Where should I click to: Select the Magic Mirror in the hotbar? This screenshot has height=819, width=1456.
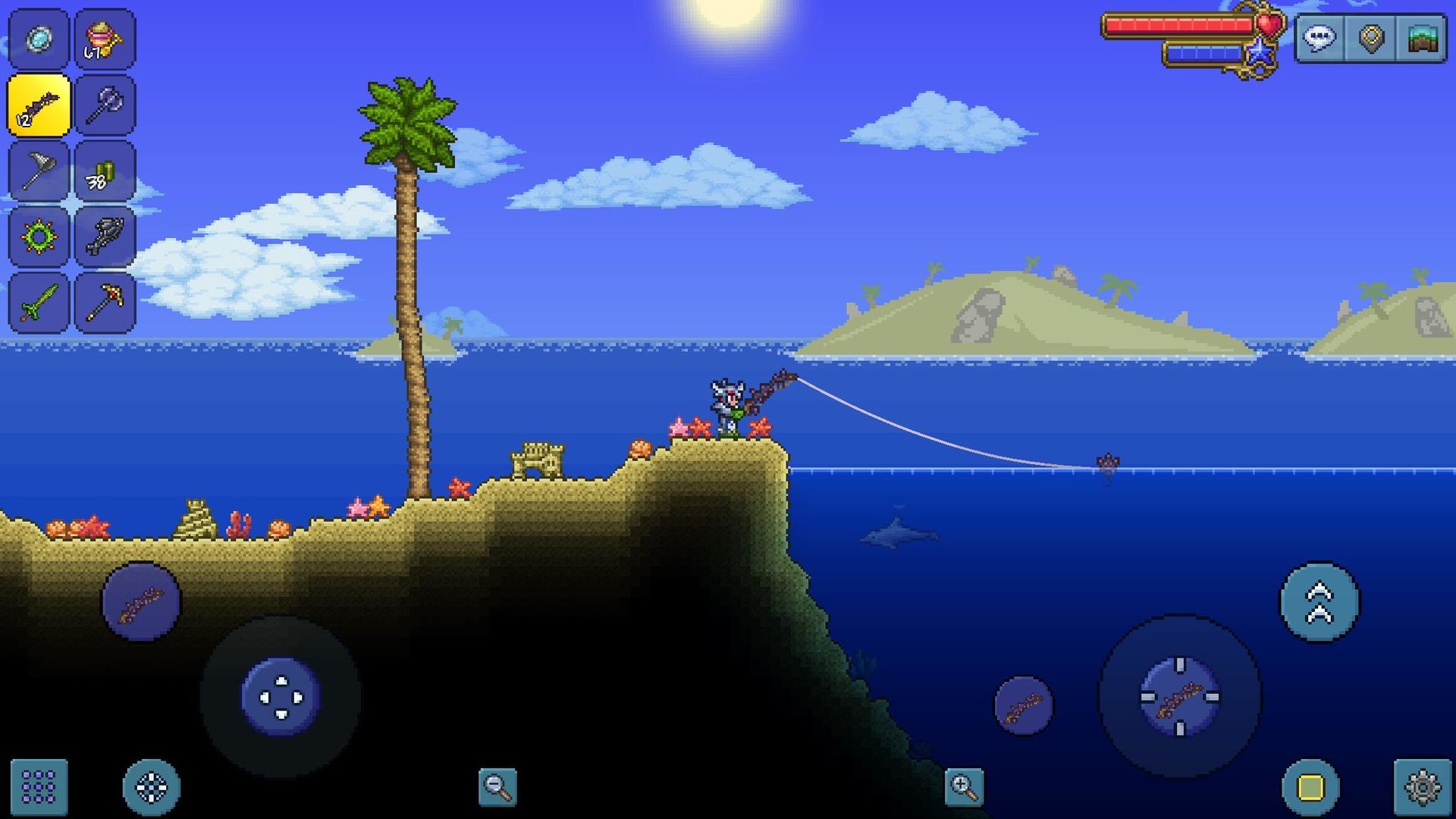[38, 39]
